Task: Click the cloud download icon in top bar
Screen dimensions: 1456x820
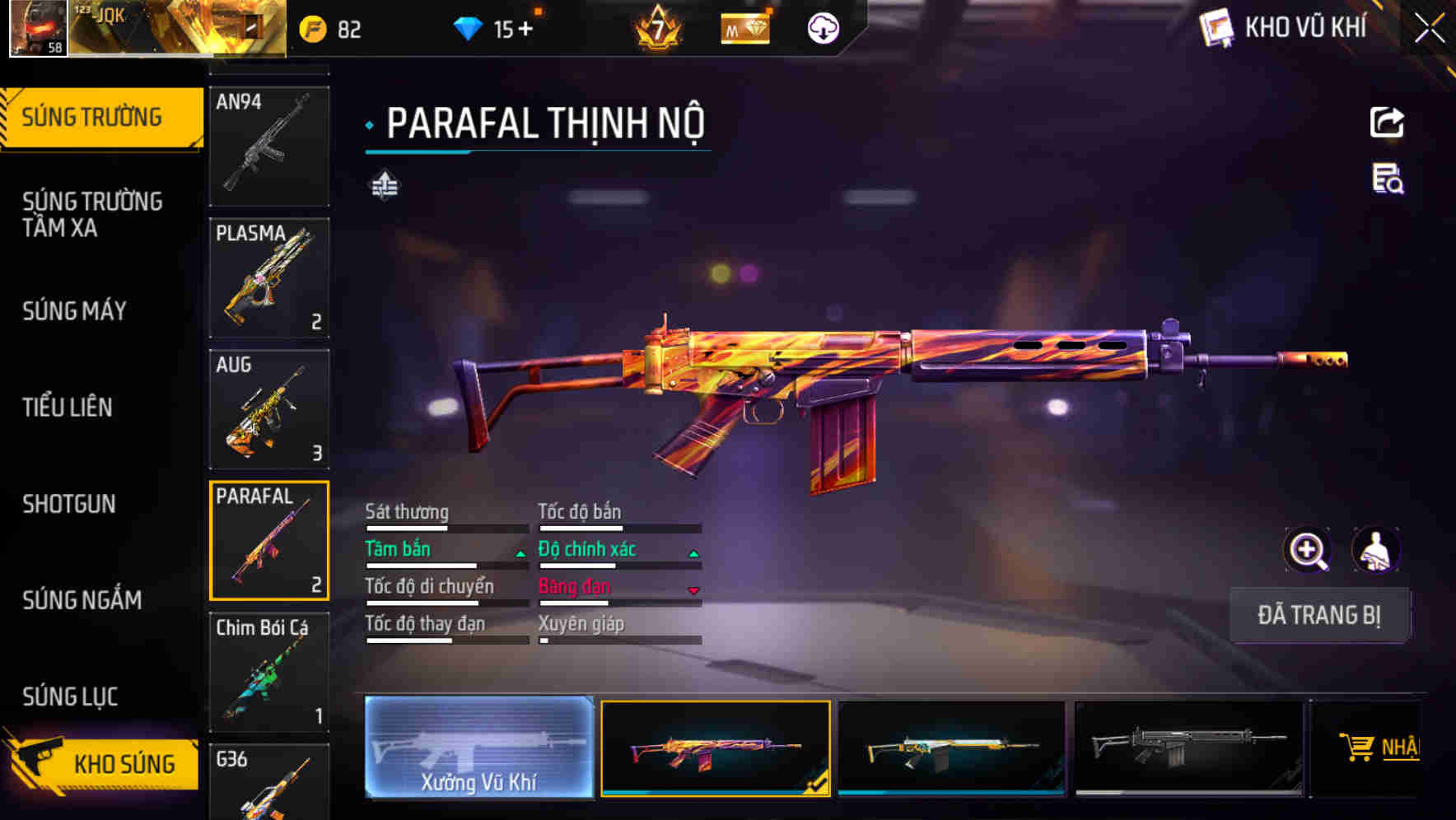Action: pos(822,26)
